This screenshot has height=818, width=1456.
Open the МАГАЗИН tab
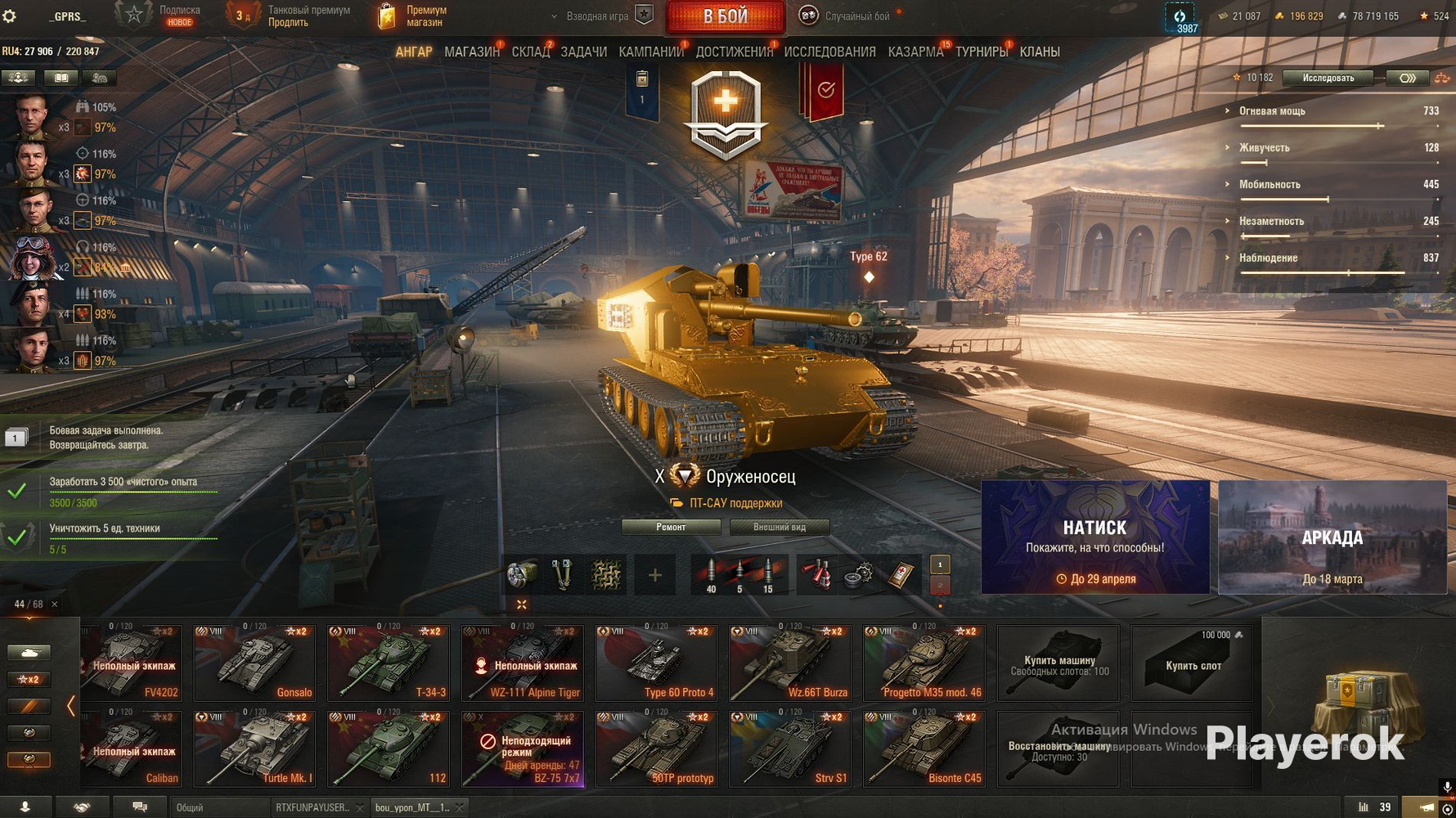pos(471,52)
